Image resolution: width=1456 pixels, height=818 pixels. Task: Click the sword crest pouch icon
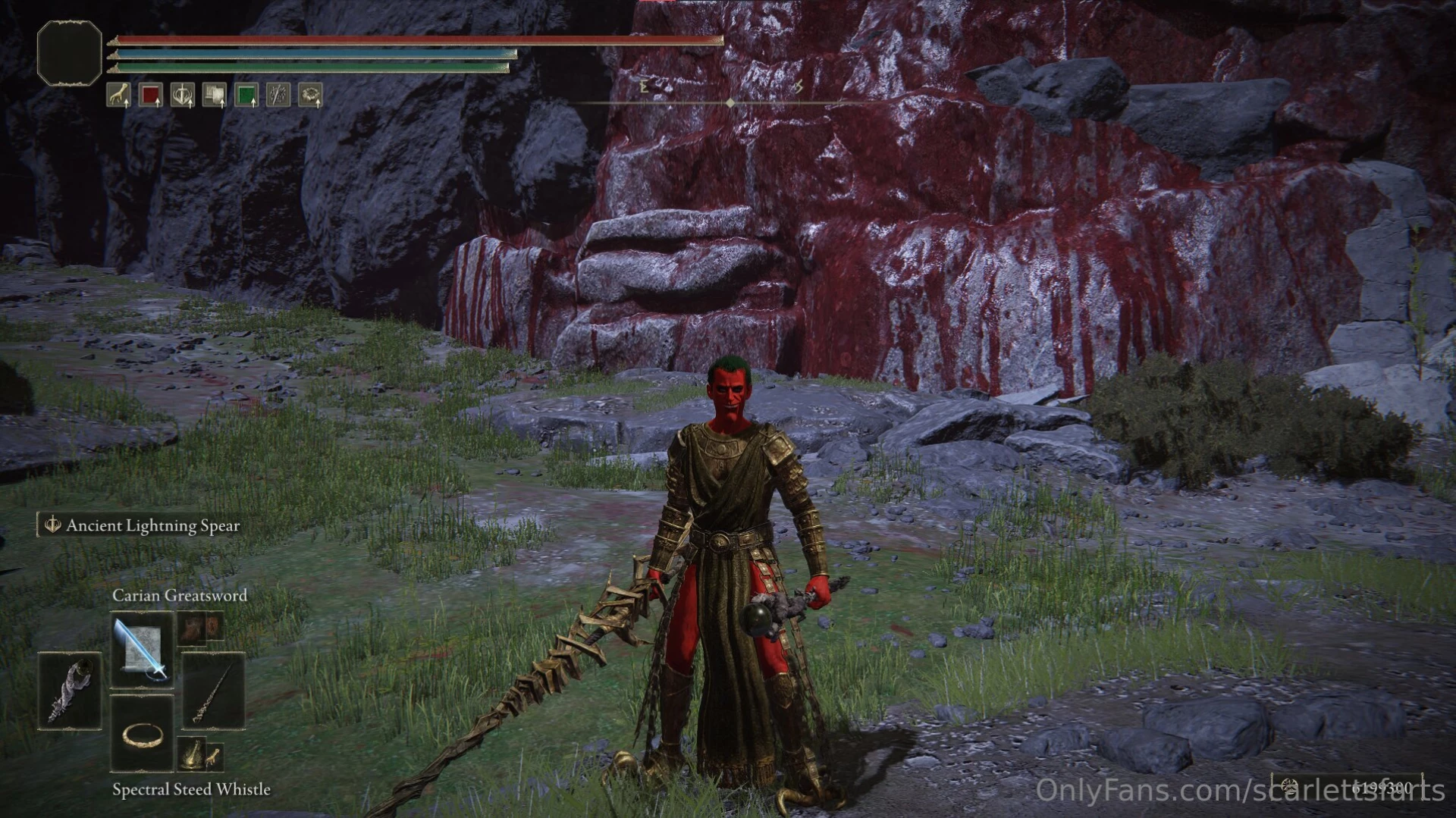click(181, 94)
